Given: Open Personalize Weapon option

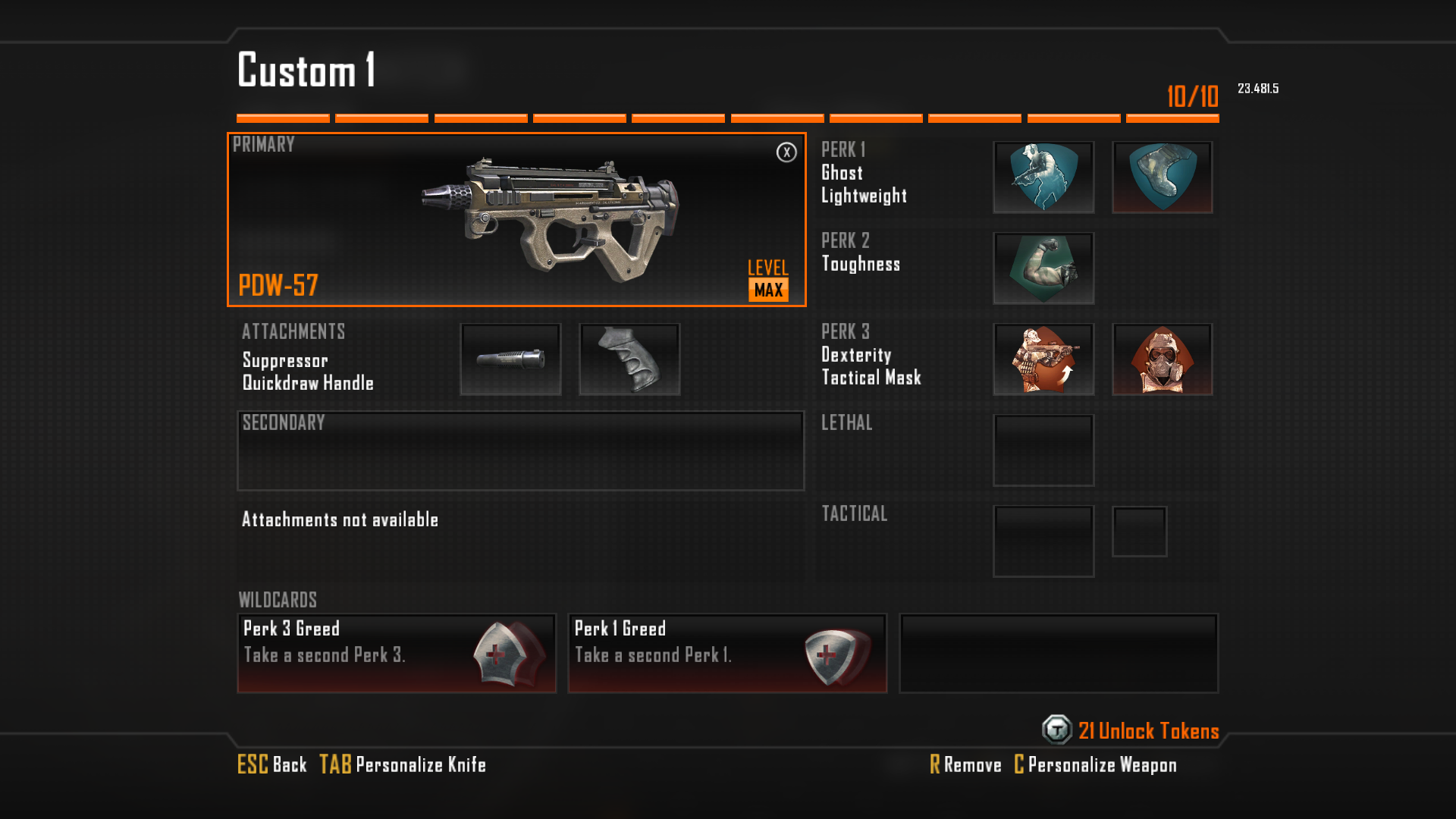Looking at the screenshot, I should click(x=1095, y=764).
